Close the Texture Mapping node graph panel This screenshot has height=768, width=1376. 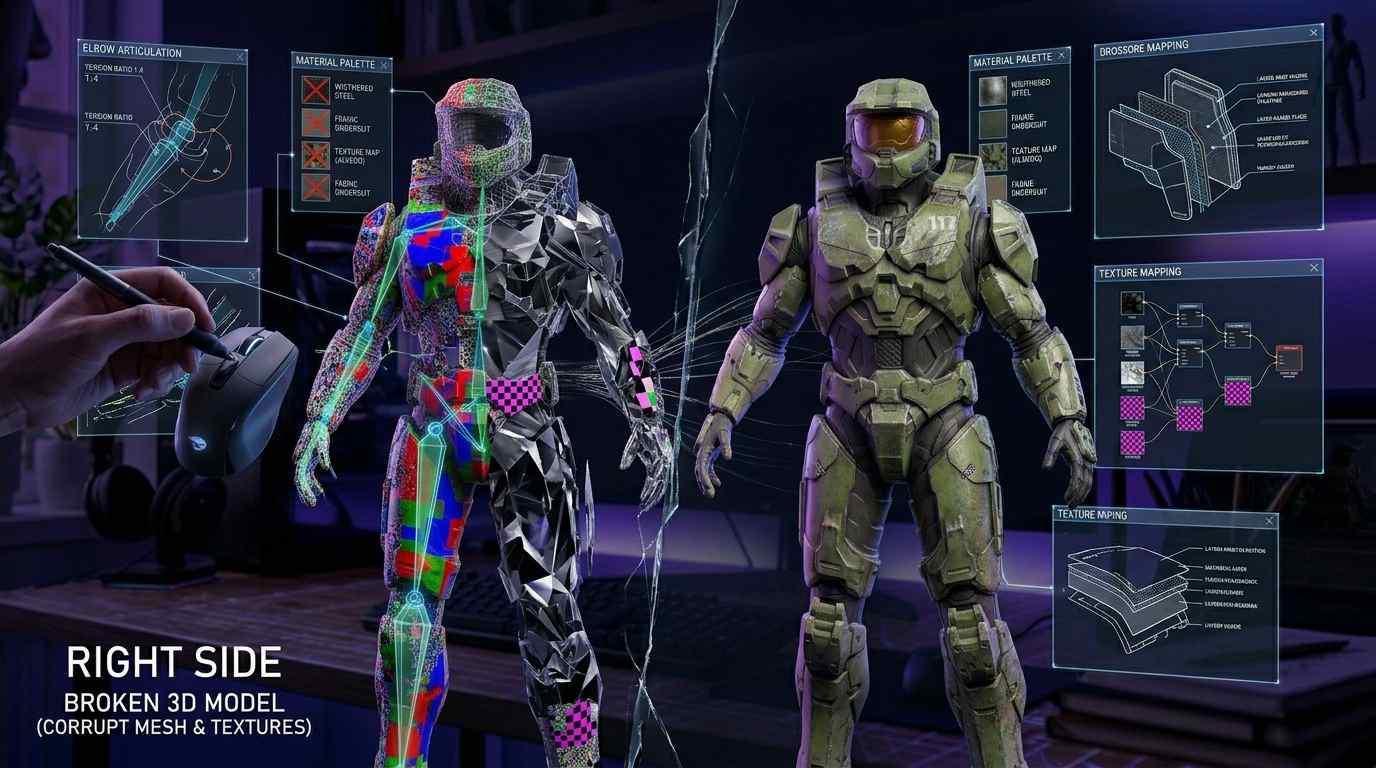click(x=1313, y=268)
